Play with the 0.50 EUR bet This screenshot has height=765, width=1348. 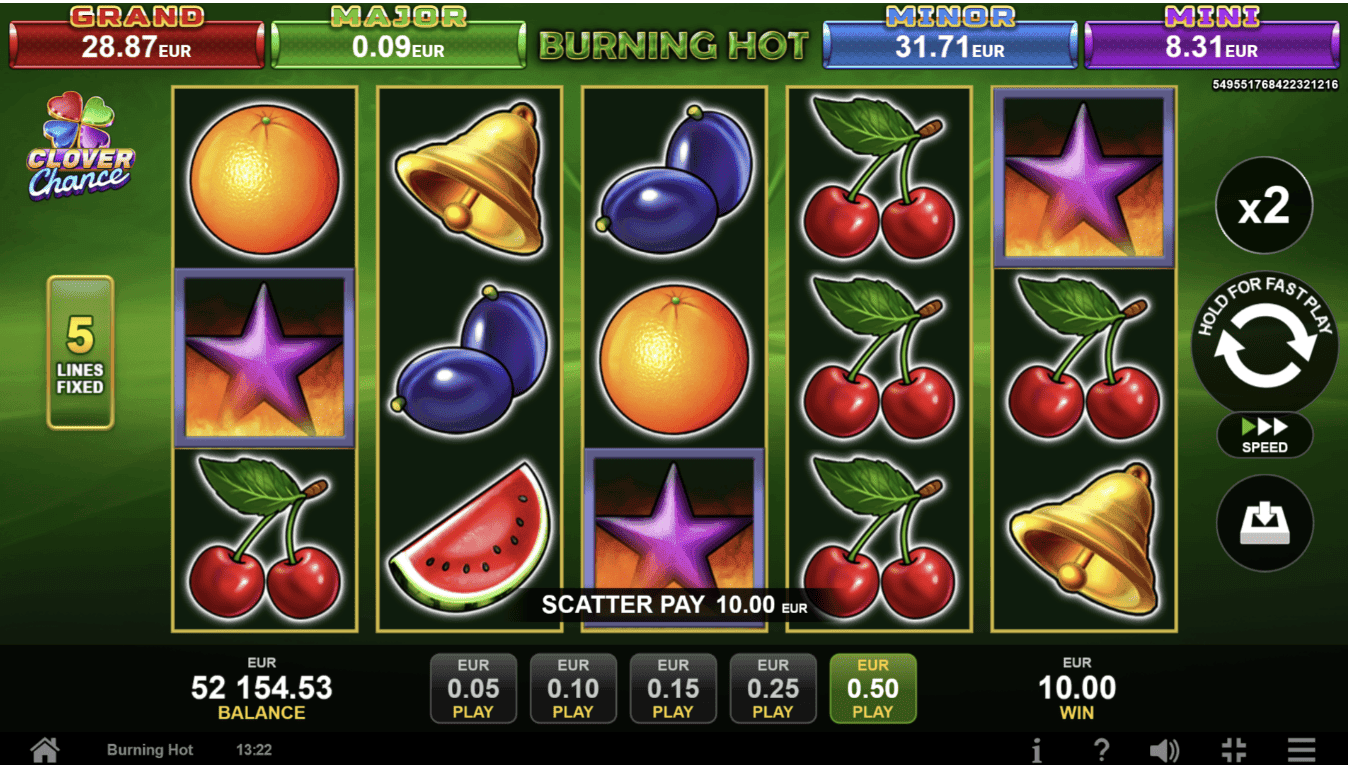pyautogui.click(x=873, y=688)
